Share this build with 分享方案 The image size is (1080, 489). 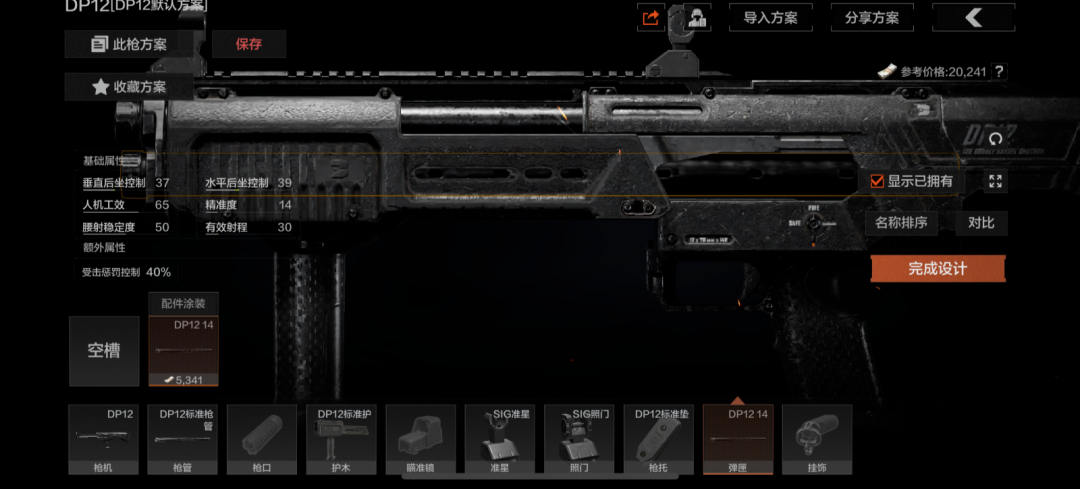(x=871, y=18)
